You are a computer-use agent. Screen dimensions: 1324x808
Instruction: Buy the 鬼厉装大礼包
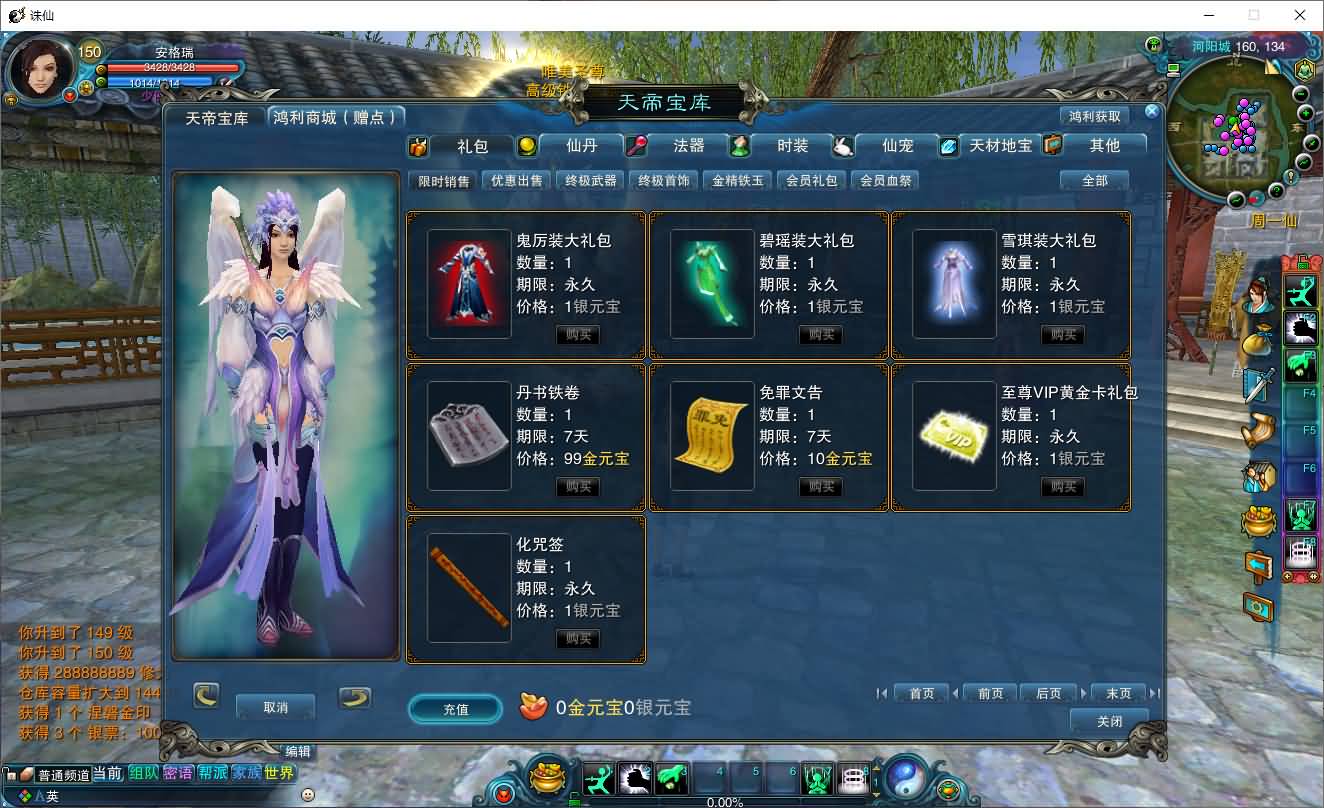pos(578,335)
